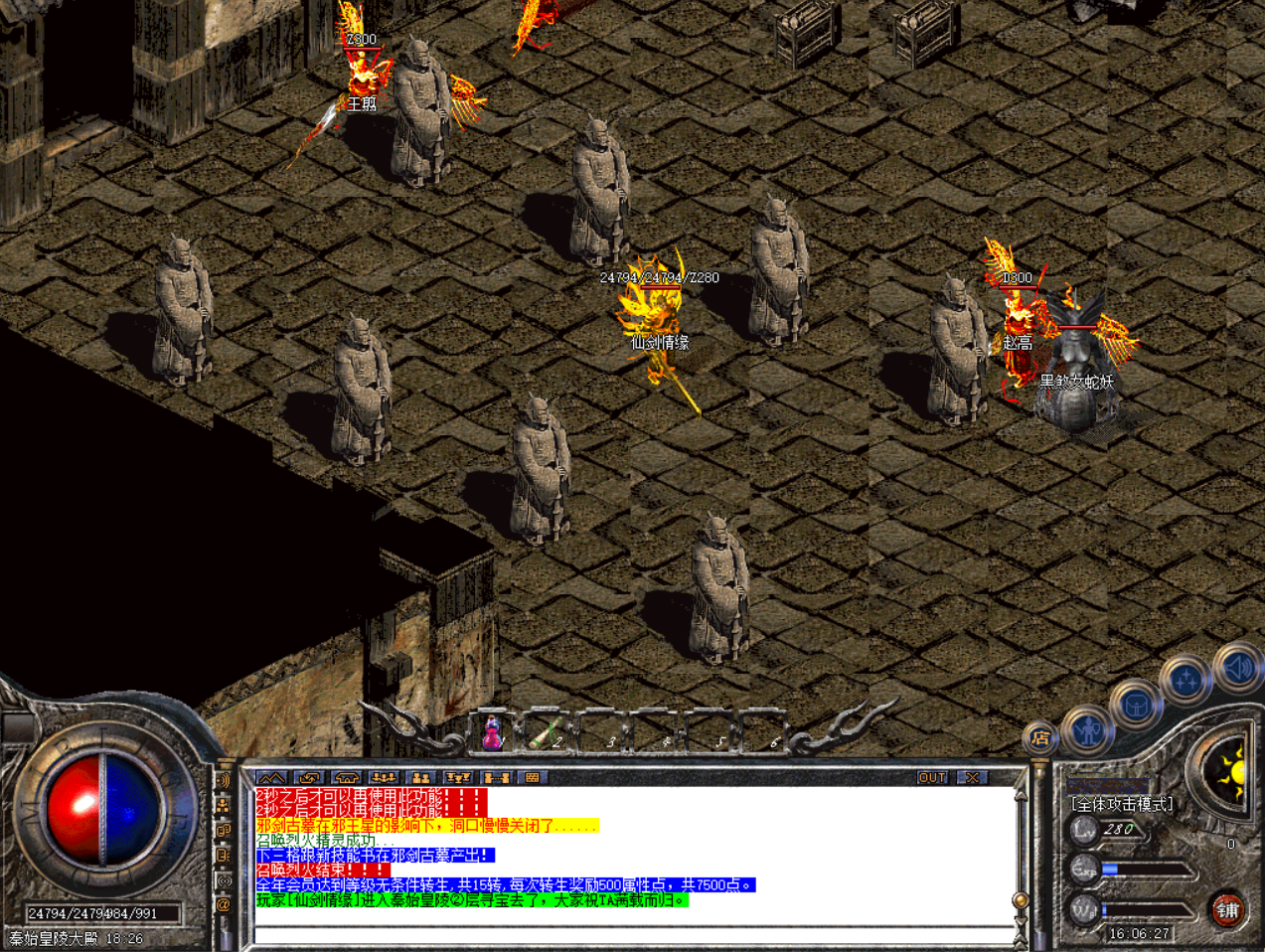The height and width of the screenshot is (952, 1265).
Task: Toggle the sound-wave shout channel icon
Action: pyautogui.click(x=224, y=781)
